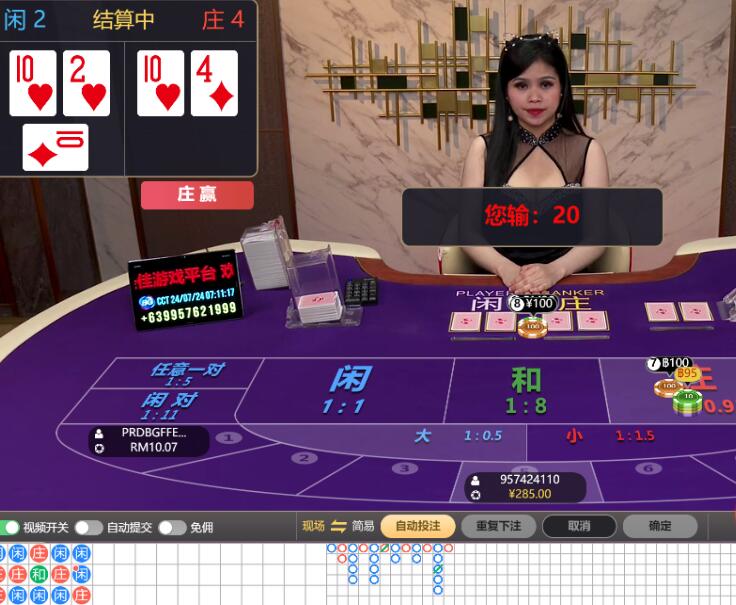Bet on 和 (Tie) 1:8

coord(525,390)
